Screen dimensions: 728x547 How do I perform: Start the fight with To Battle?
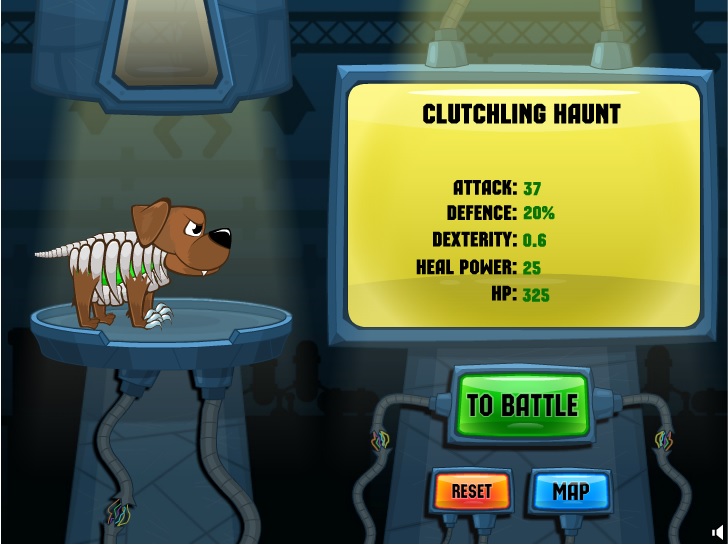pyautogui.click(x=522, y=405)
